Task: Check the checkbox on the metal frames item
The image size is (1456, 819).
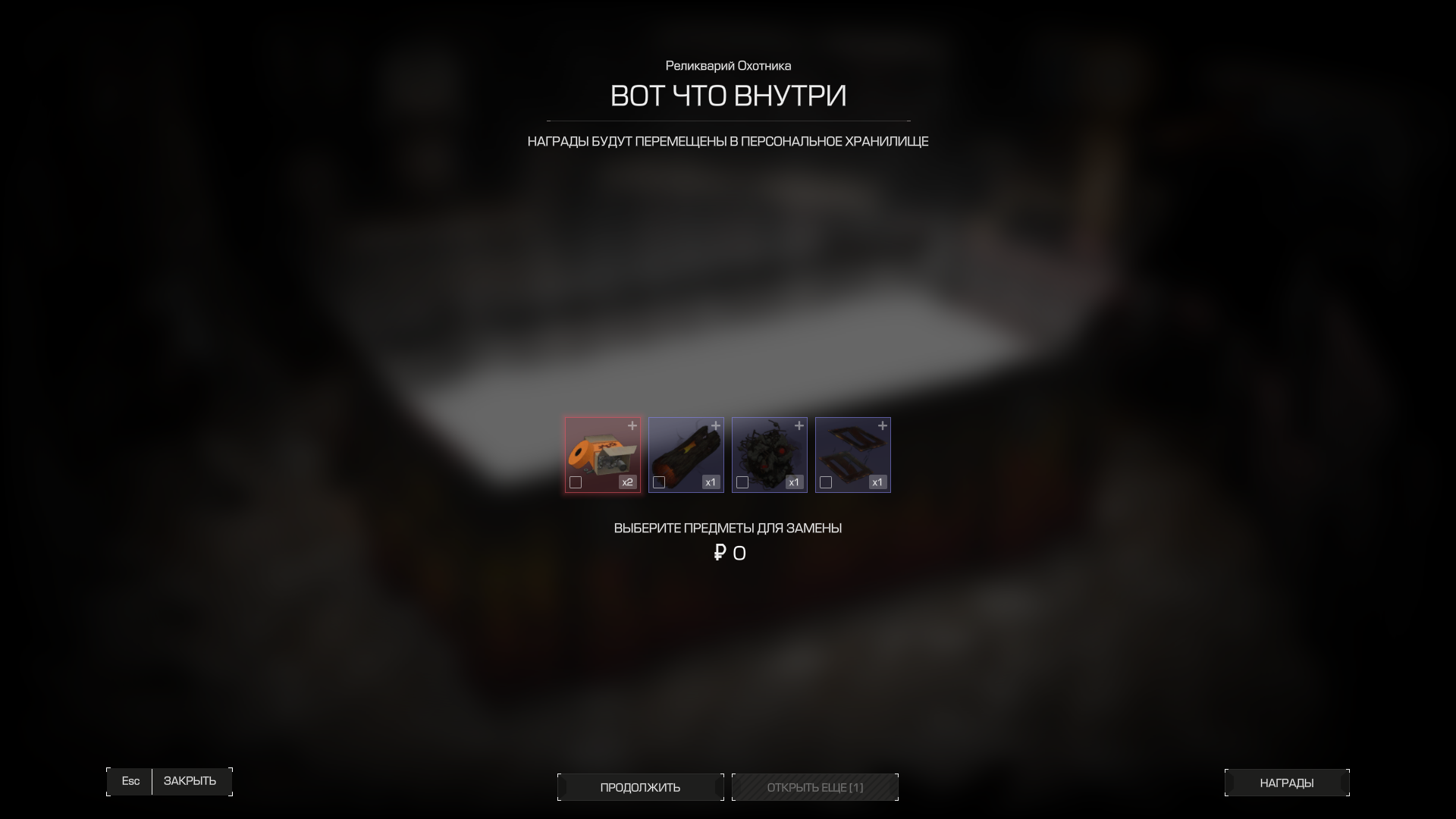Action: (826, 482)
